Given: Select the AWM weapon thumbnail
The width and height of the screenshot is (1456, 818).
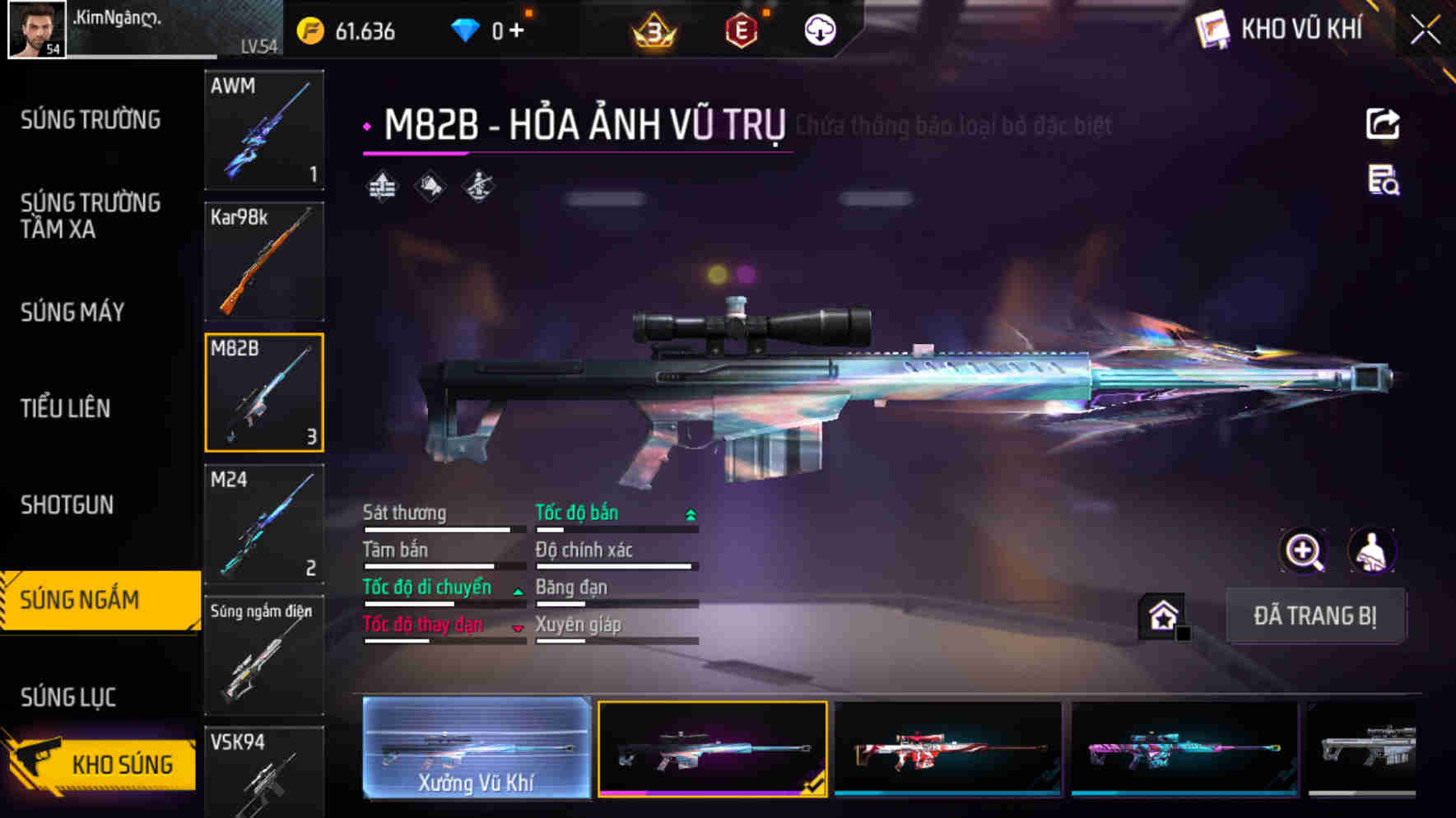Looking at the screenshot, I should [x=263, y=130].
